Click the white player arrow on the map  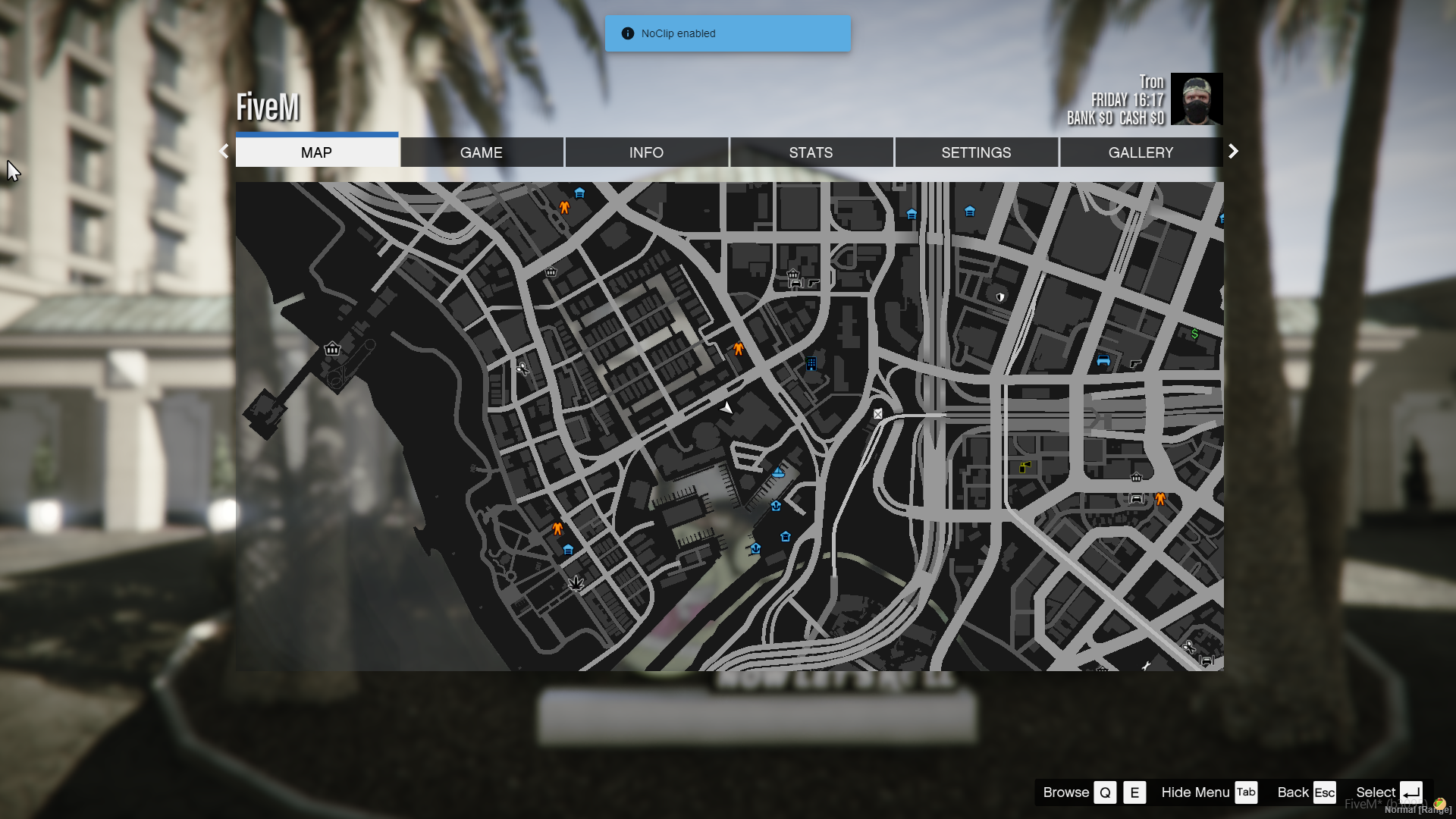(726, 408)
